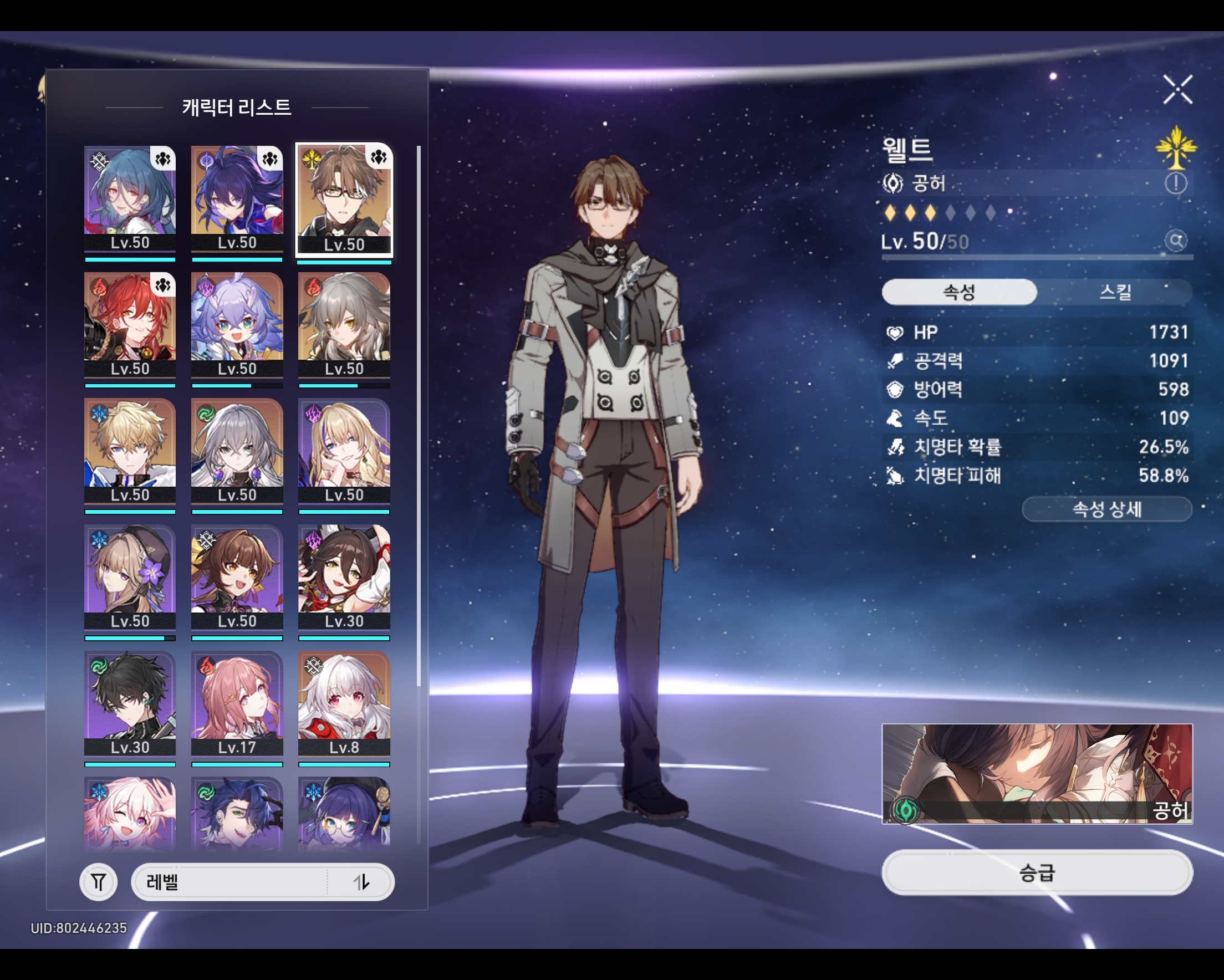The width and height of the screenshot is (1224, 980).
Task: Toggle the sort order arrows
Action: pyautogui.click(x=361, y=882)
